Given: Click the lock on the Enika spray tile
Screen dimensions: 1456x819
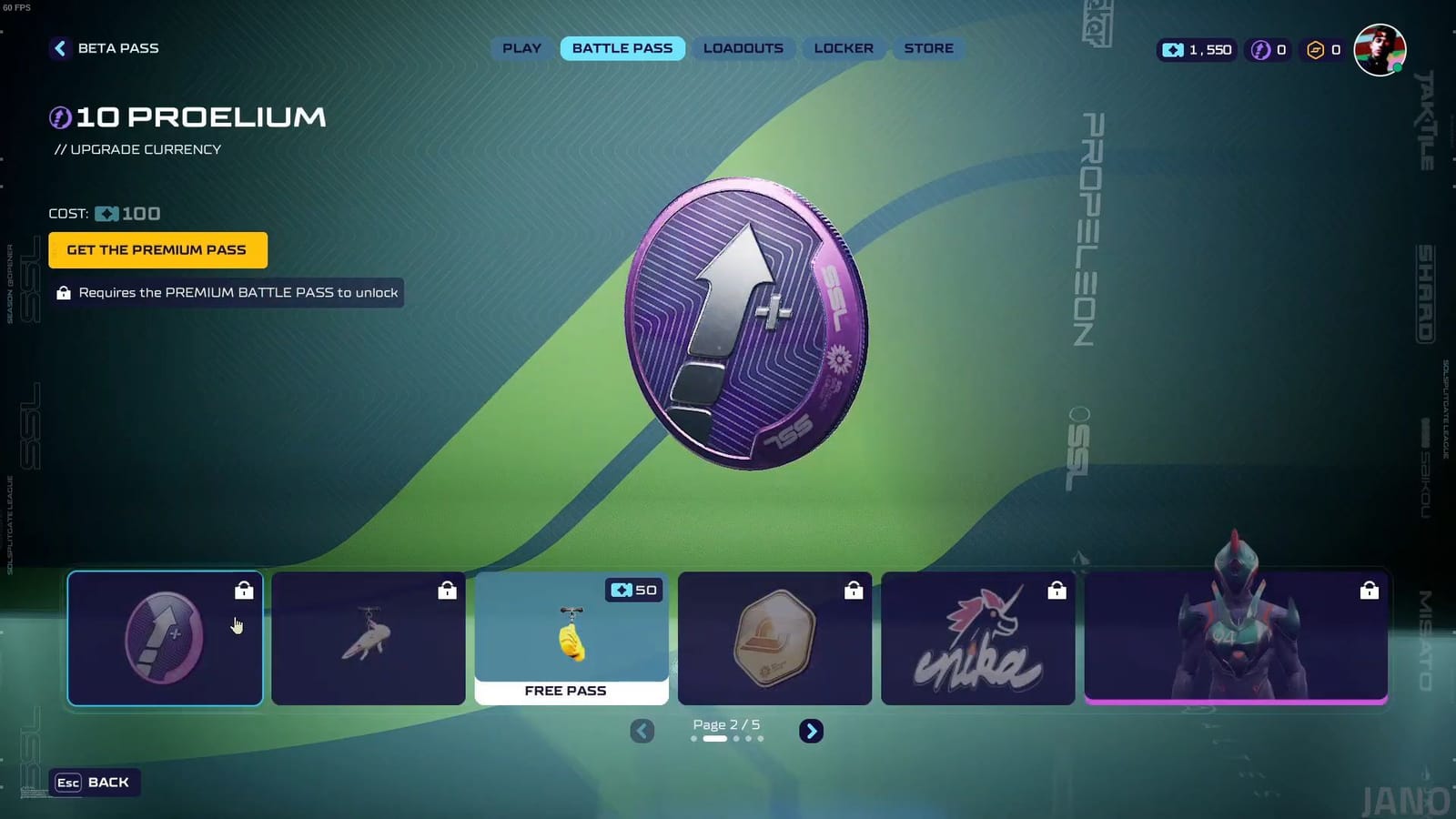Looking at the screenshot, I should (1057, 591).
